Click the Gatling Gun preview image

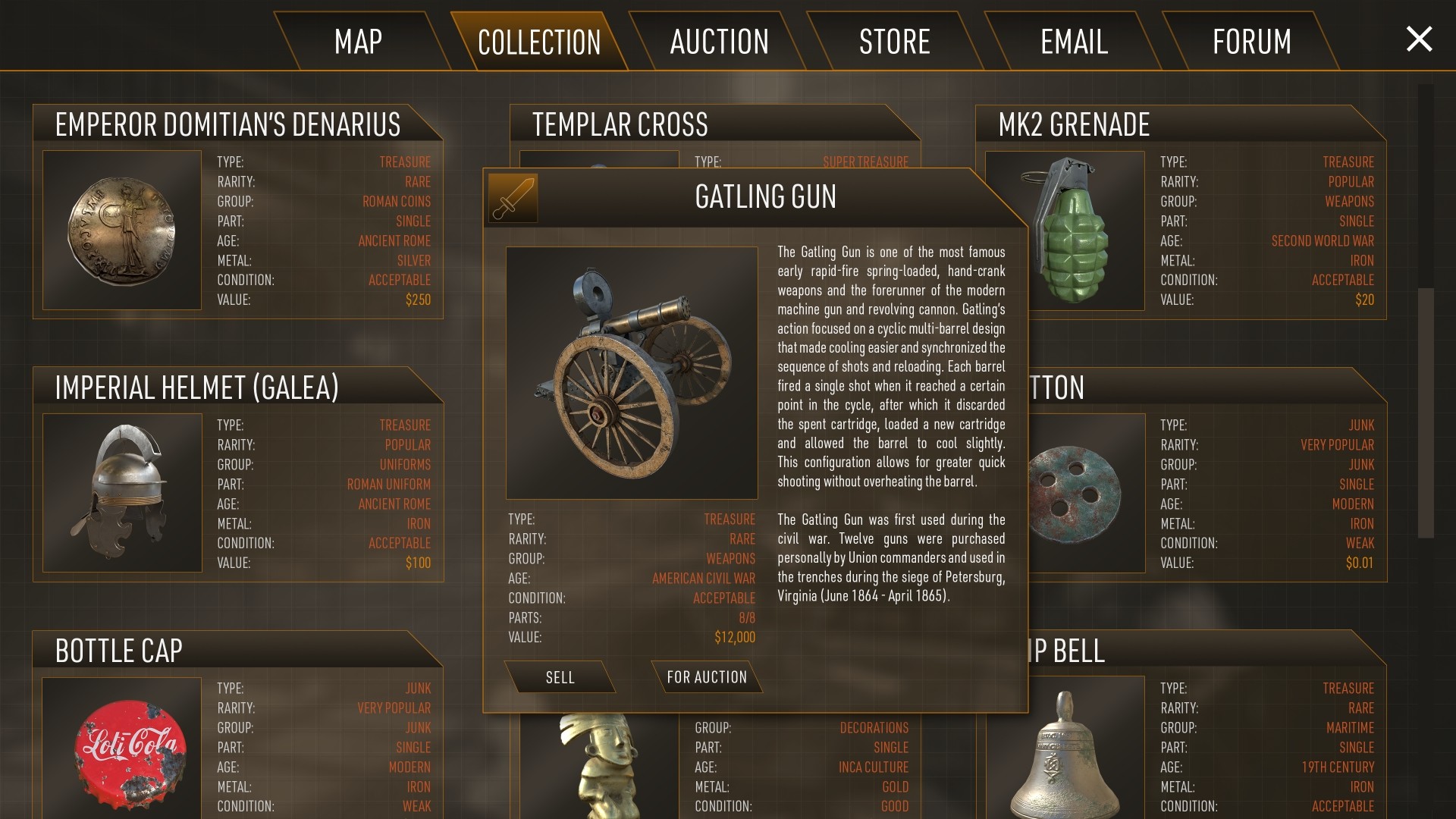632,372
